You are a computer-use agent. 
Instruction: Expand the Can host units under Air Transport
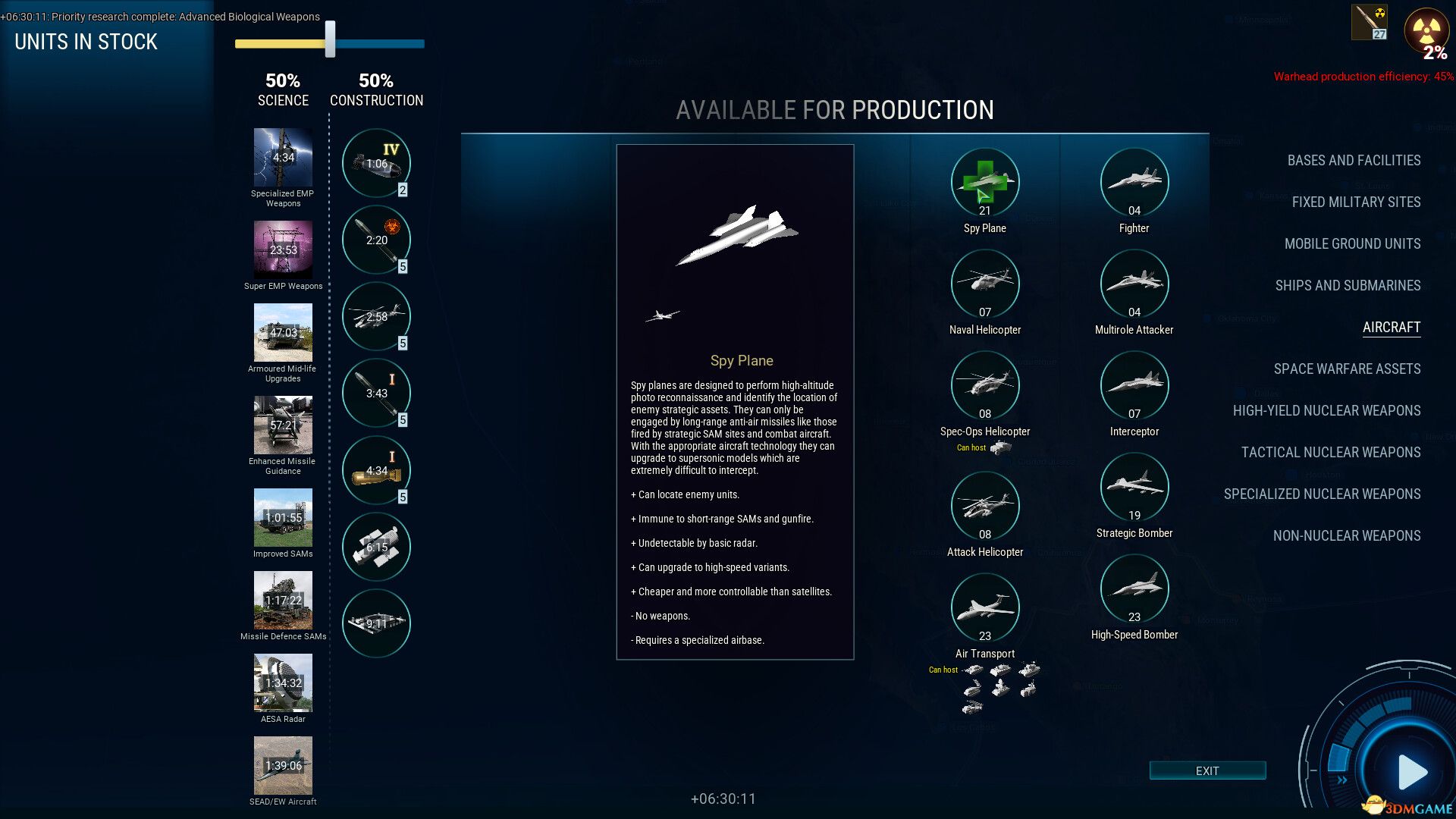944,670
